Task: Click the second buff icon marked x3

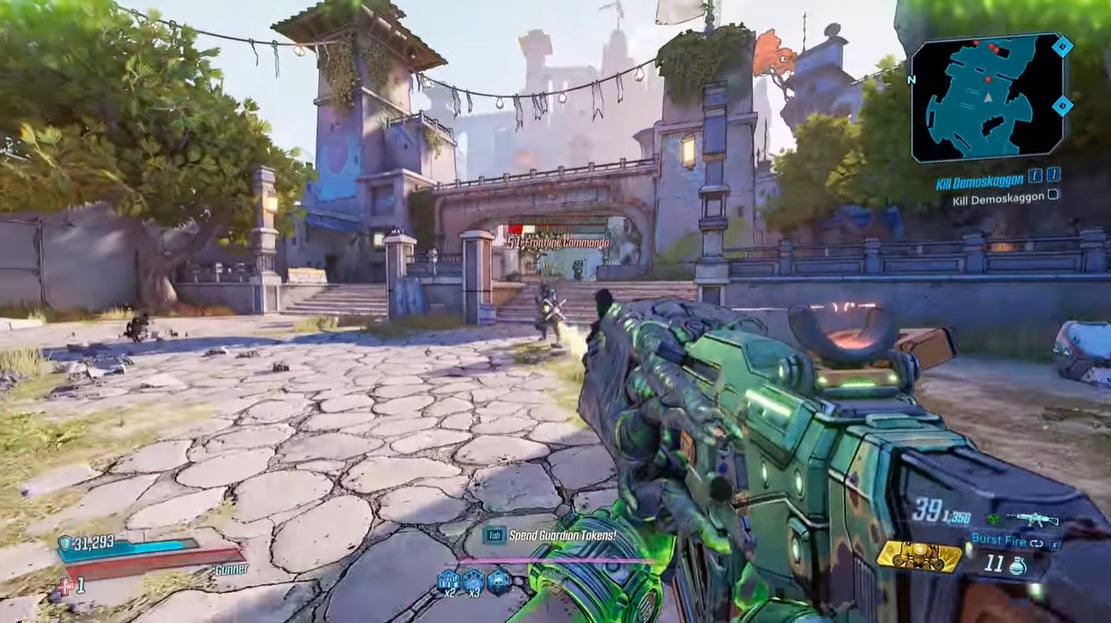Action: click(x=473, y=579)
